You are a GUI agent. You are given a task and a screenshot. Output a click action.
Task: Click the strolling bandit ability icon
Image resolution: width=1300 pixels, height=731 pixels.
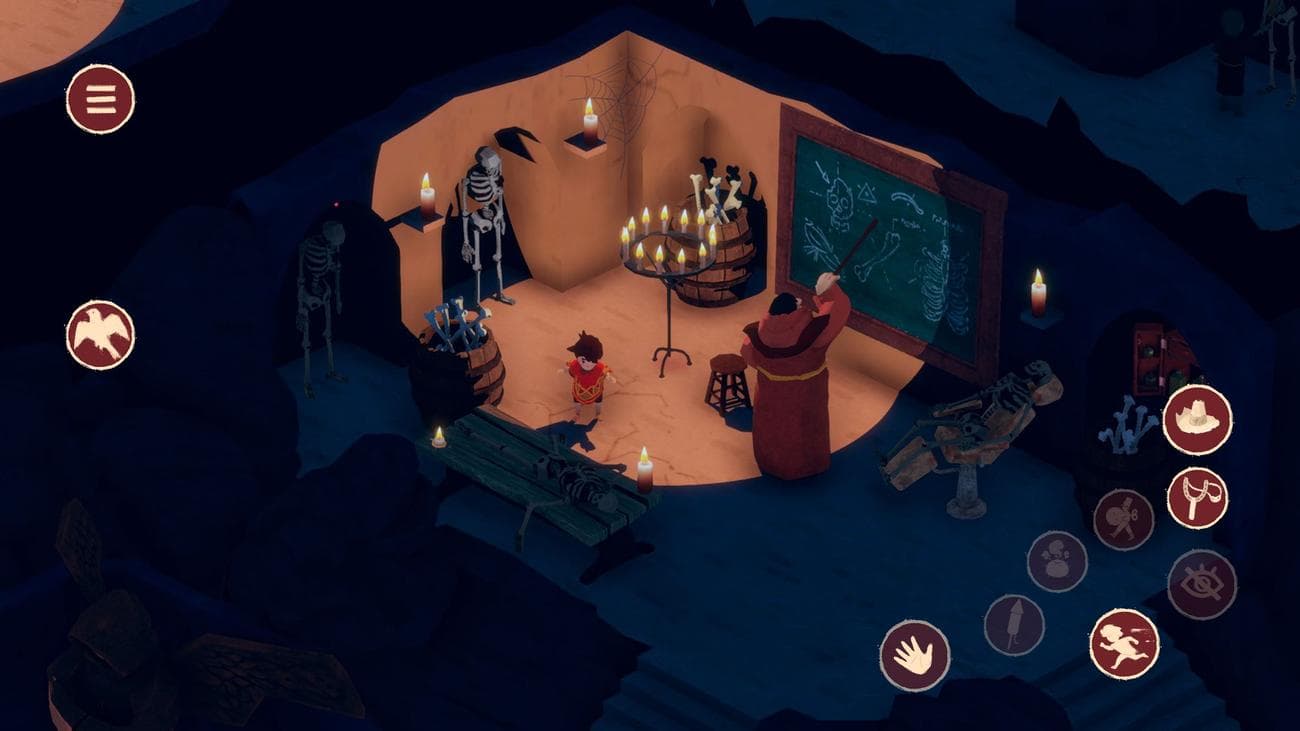[x=1124, y=516]
